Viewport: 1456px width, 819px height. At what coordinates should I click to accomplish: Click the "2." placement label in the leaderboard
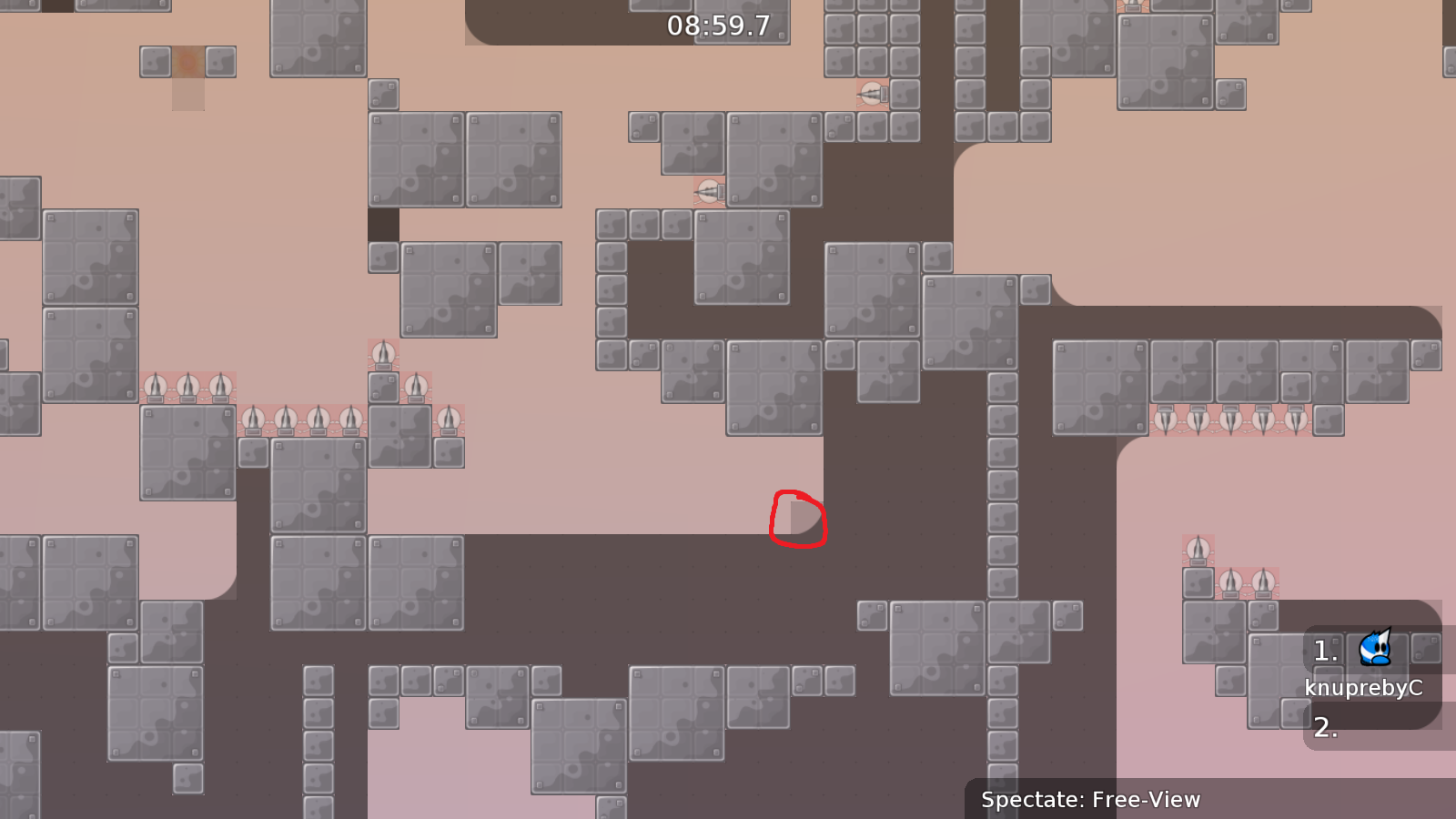pyautogui.click(x=1327, y=728)
